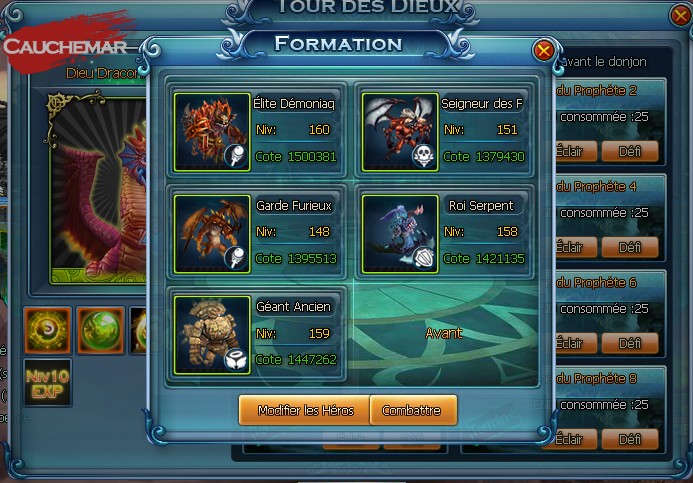
Task: Select the Géant Ancien hero card
Action: pyautogui.click(x=259, y=334)
